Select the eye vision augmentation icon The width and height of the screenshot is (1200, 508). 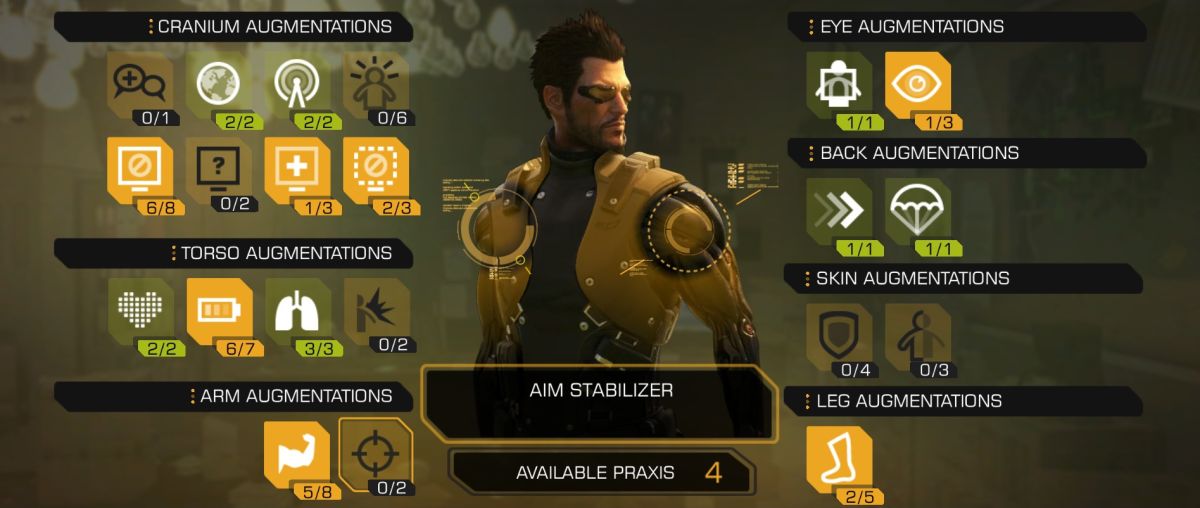(917, 85)
